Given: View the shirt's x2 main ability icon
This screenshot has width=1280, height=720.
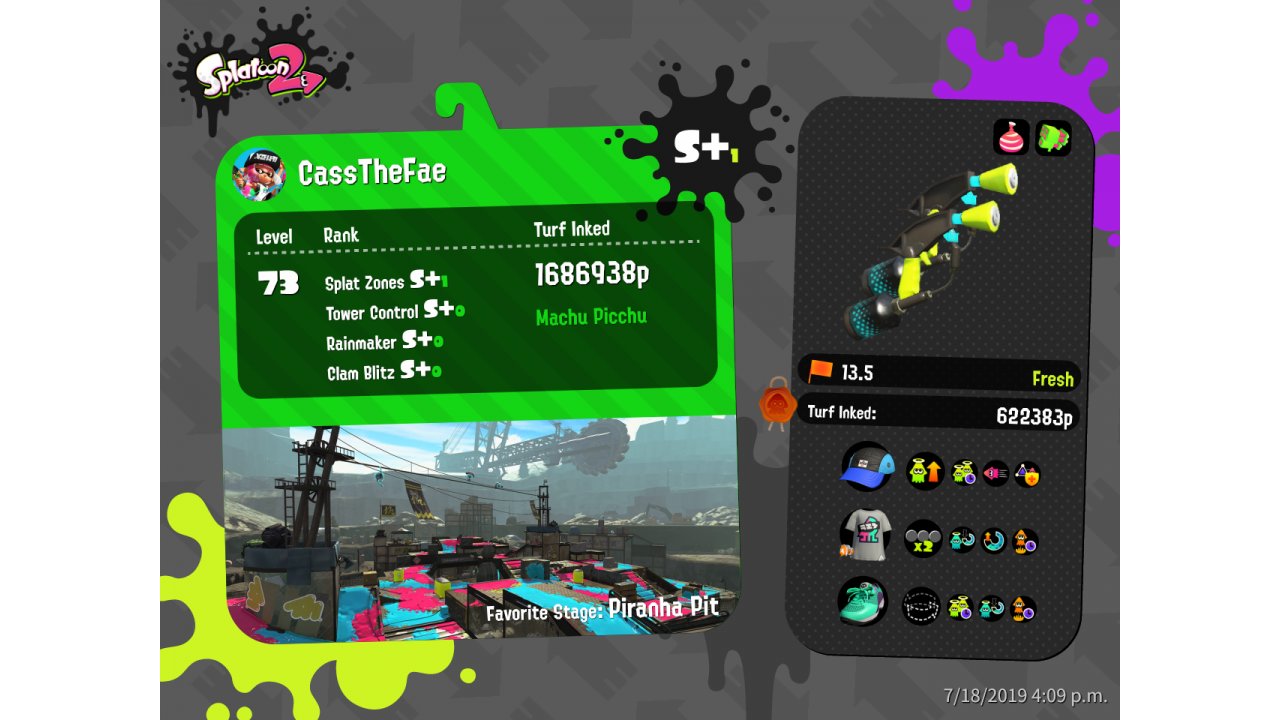Looking at the screenshot, I should (x=922, y=539).
